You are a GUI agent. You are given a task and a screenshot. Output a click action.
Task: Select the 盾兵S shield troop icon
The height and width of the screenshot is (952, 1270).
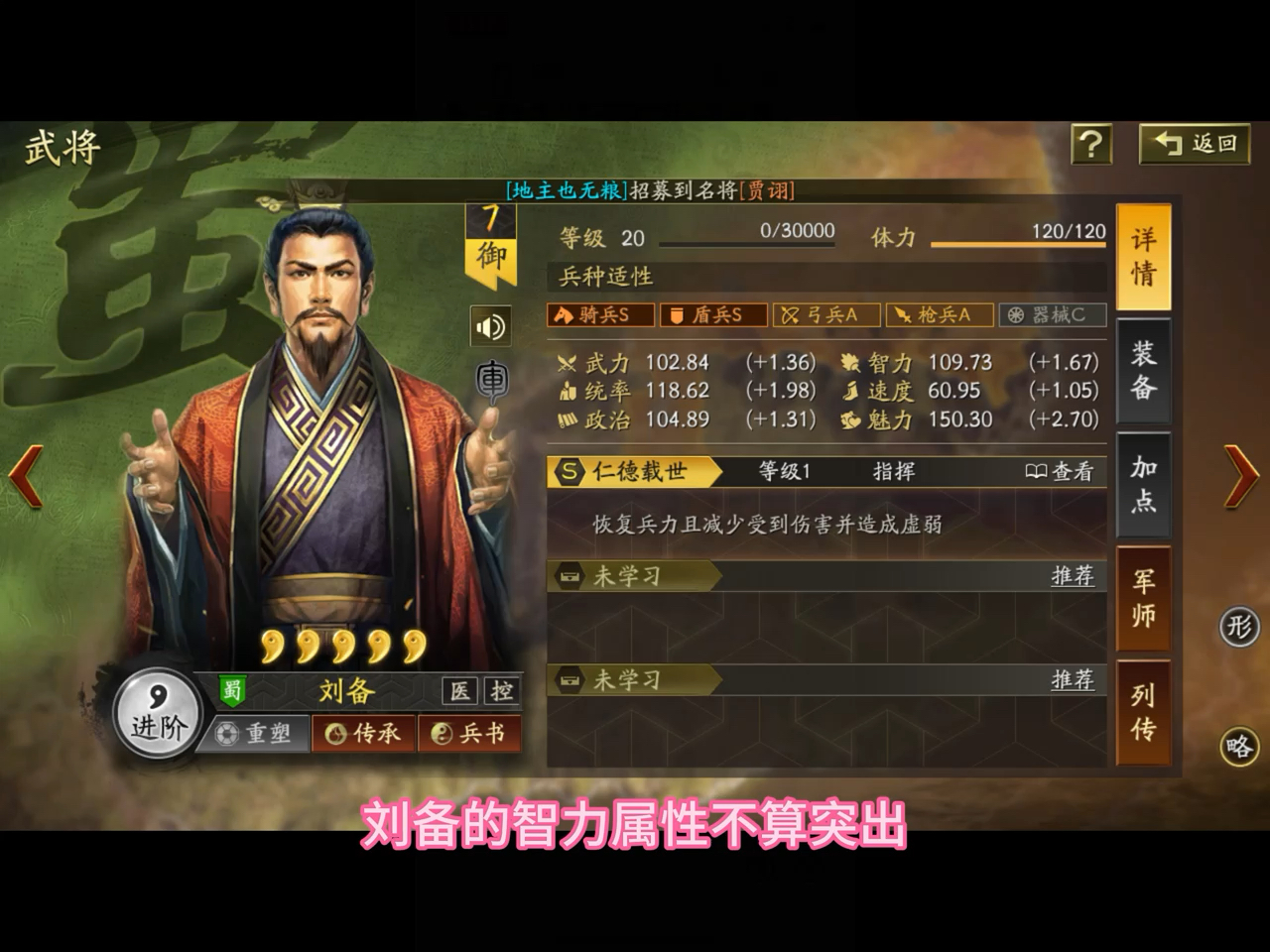pyautogui.click(x=710, y=314)
